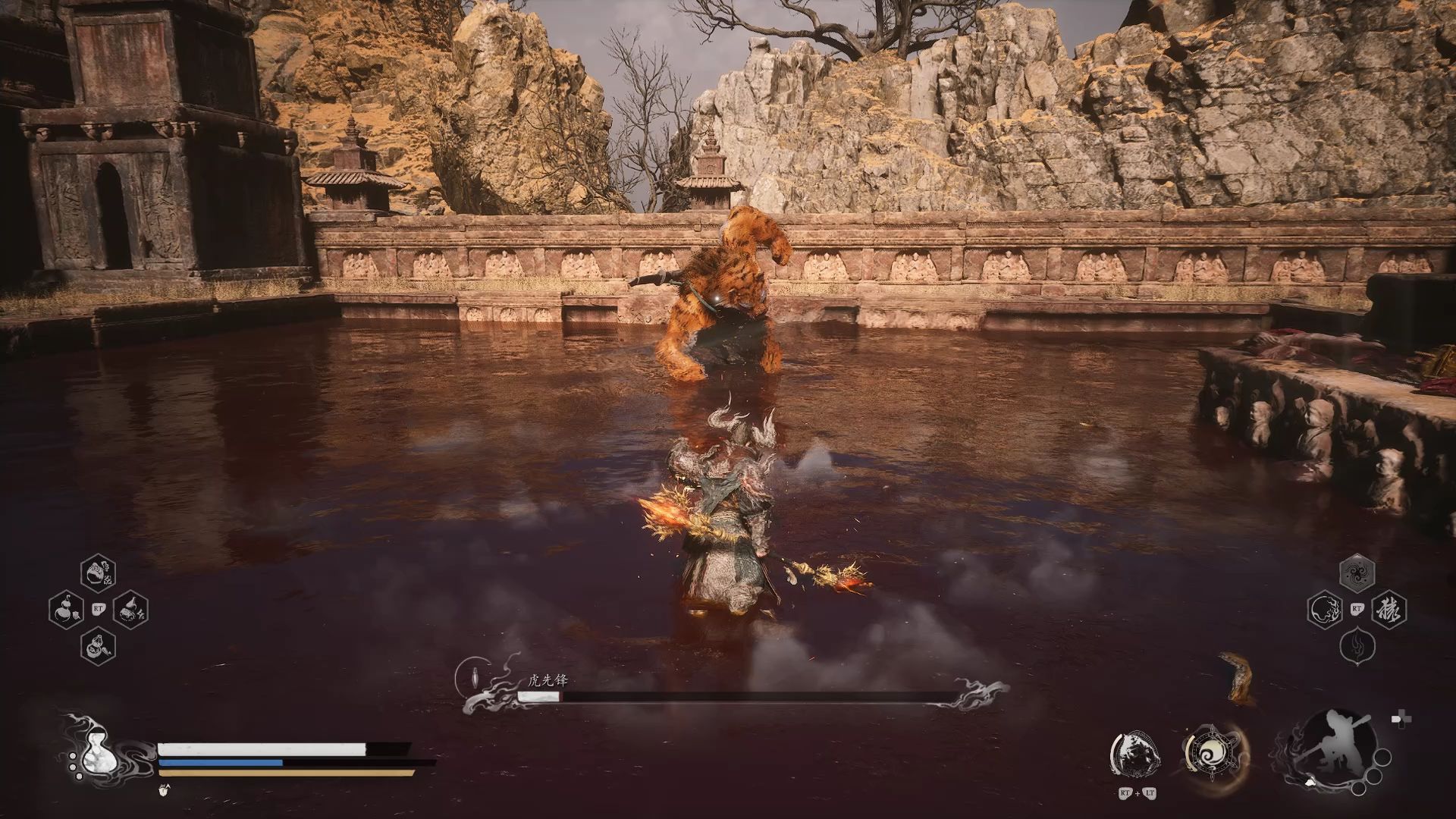Drink from the healing gourd icon
This screenshot has width=1456, height=819.
pyautogui.click(x=96, y=751)
